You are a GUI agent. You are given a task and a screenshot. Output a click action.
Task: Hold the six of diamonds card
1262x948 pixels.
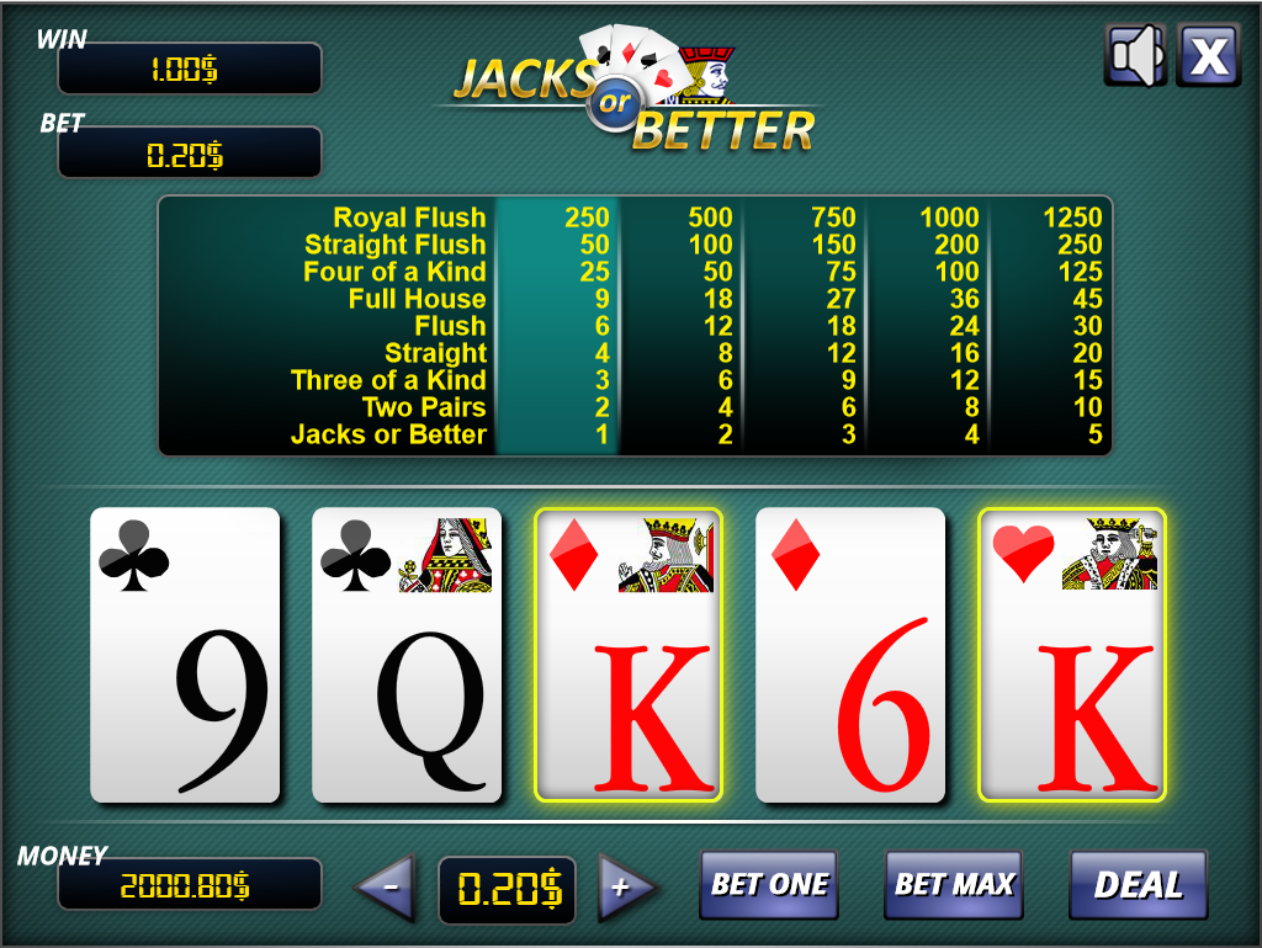pyautogui.click(x=850, y=655)
